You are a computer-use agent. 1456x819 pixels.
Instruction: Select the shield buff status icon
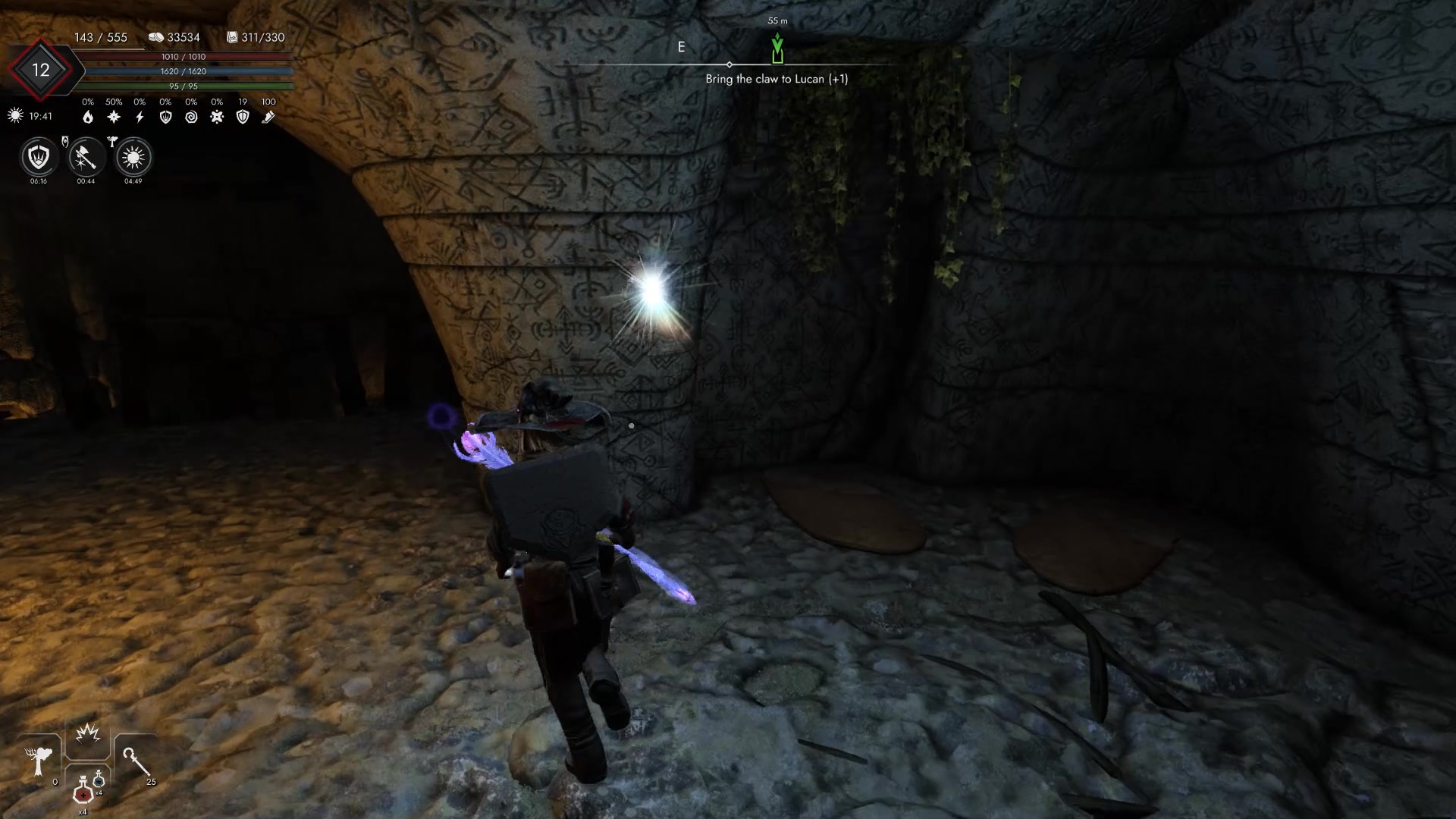tap(39, 158)
